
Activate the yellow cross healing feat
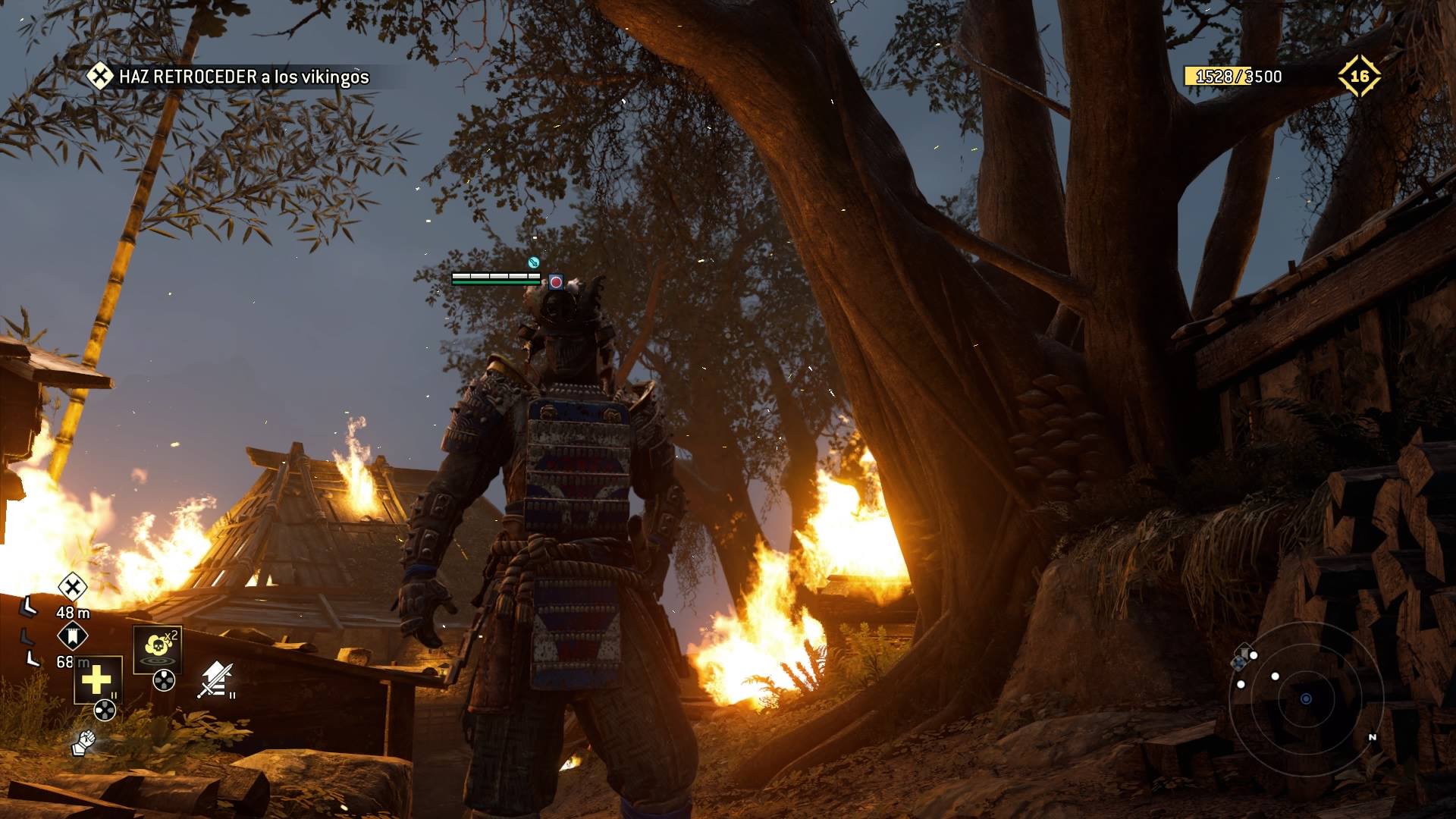[x=97, y=679]
